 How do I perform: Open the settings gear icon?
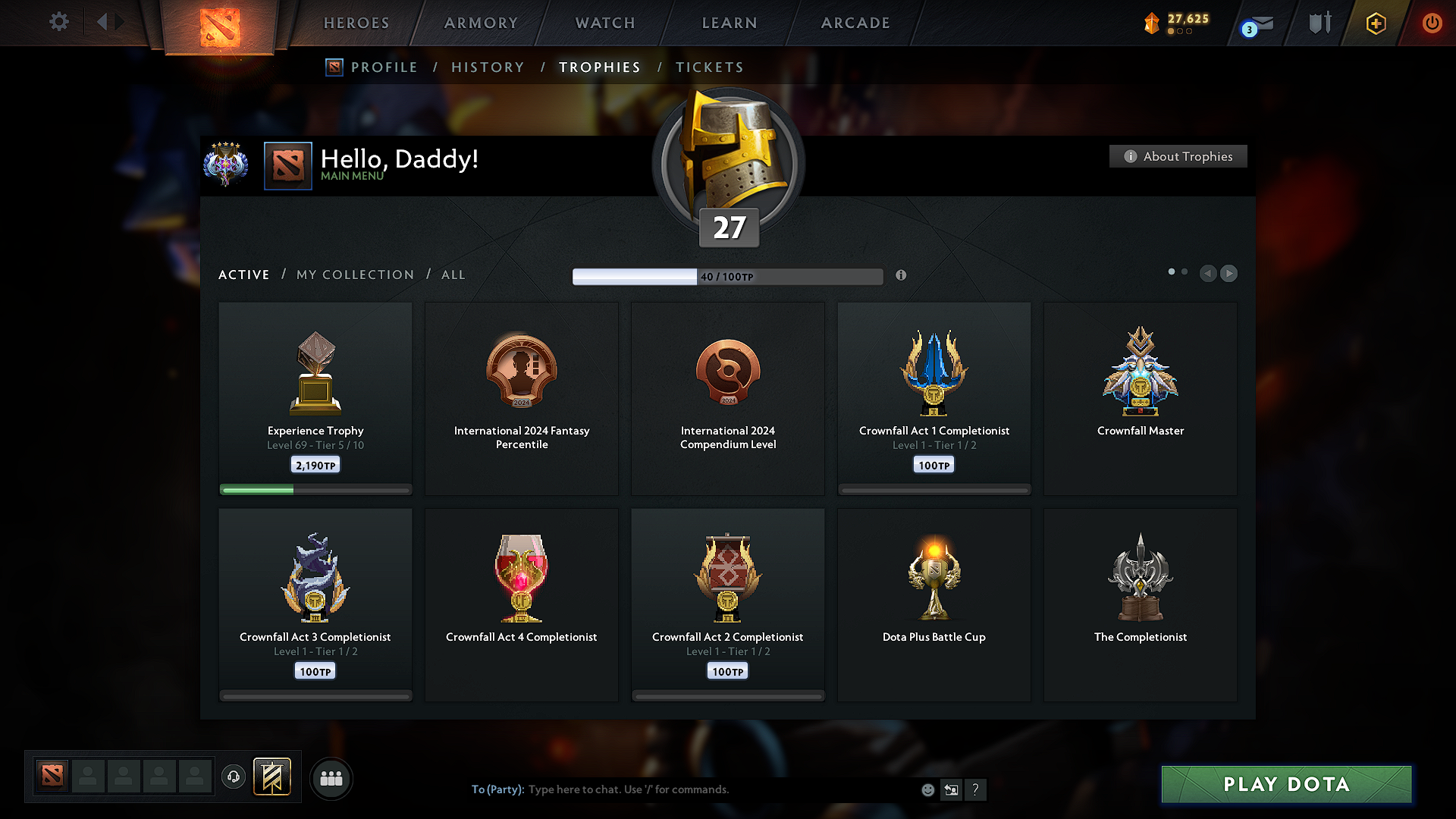(x=59, y=22)
